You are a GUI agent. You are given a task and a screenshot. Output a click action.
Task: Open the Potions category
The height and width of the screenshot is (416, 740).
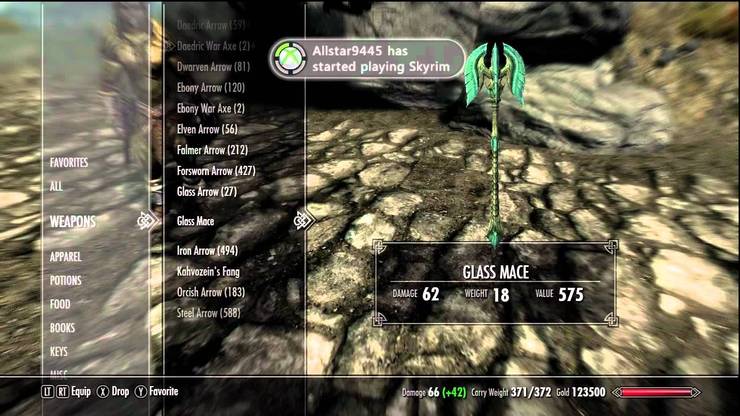tap(66, 281)
